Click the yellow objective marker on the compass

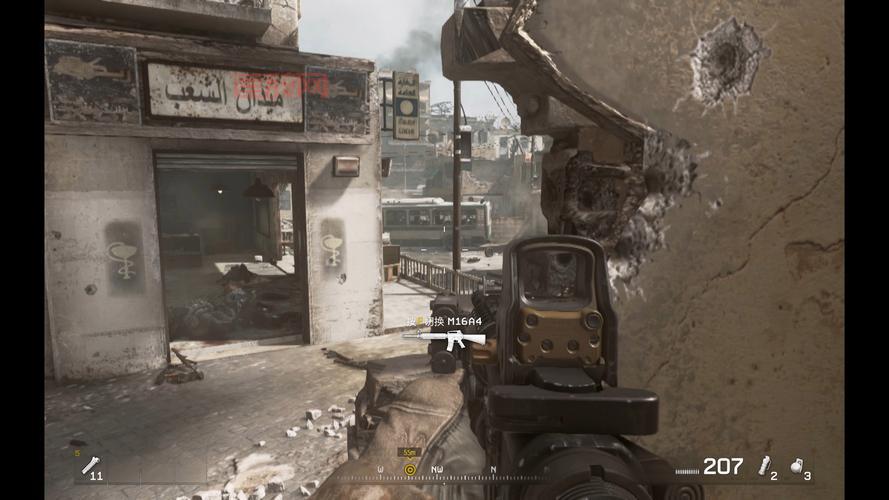tap(409, 468)
